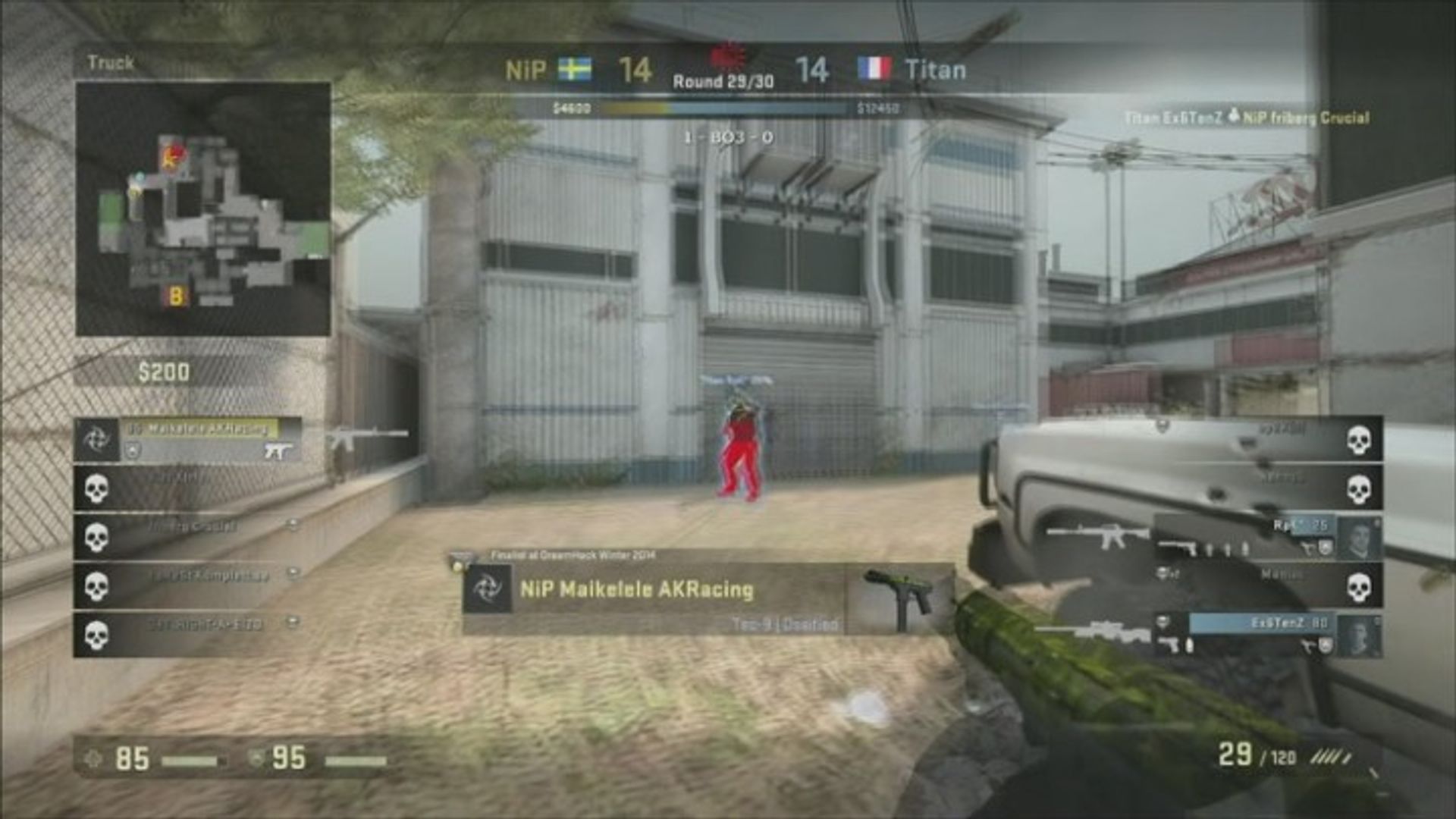Click the NiP team name in scoreboard
Image resolution: width=1456 pixels, height=819 pixels.
coord(525,71)
